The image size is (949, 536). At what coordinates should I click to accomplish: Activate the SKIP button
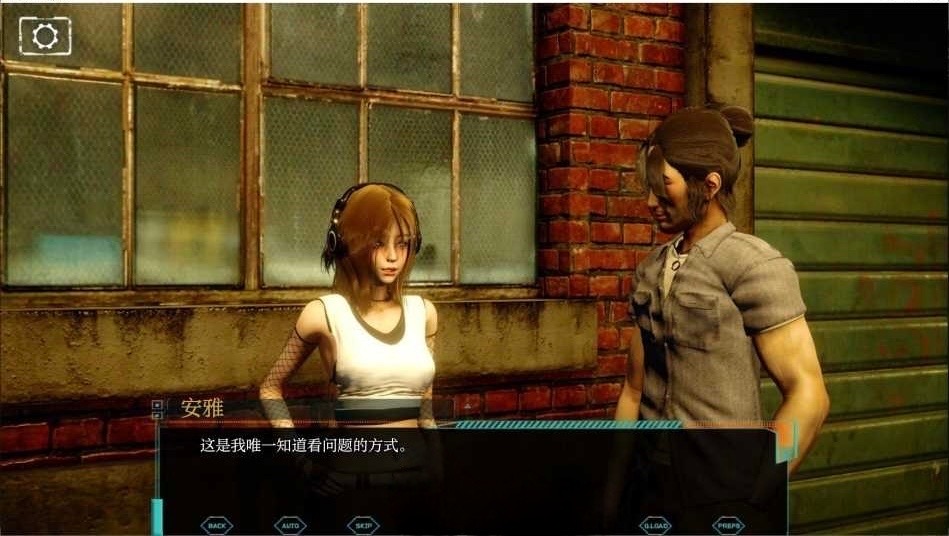point(363,524)
